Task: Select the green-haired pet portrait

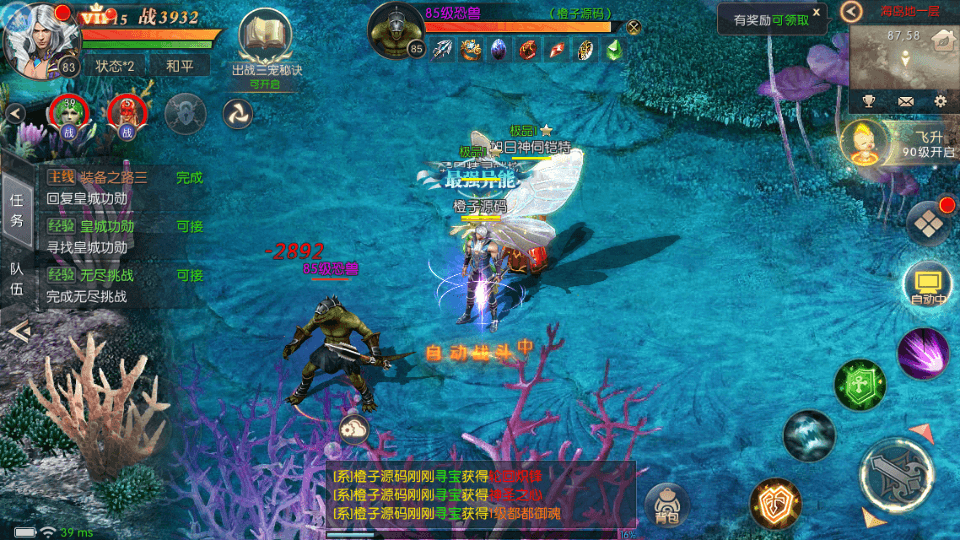Action: coord(70,114)
